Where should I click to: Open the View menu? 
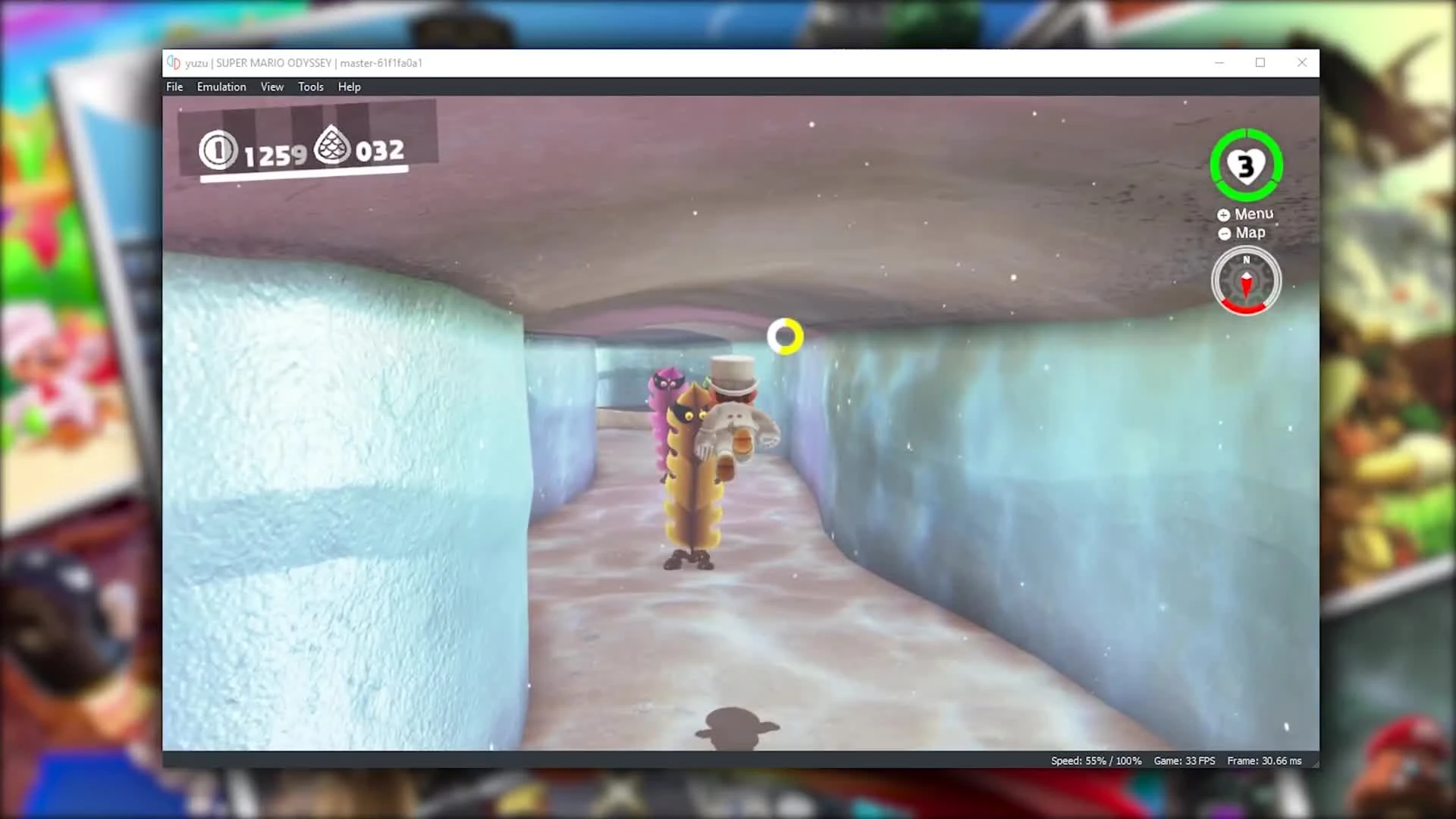click(x=271, y=86)
